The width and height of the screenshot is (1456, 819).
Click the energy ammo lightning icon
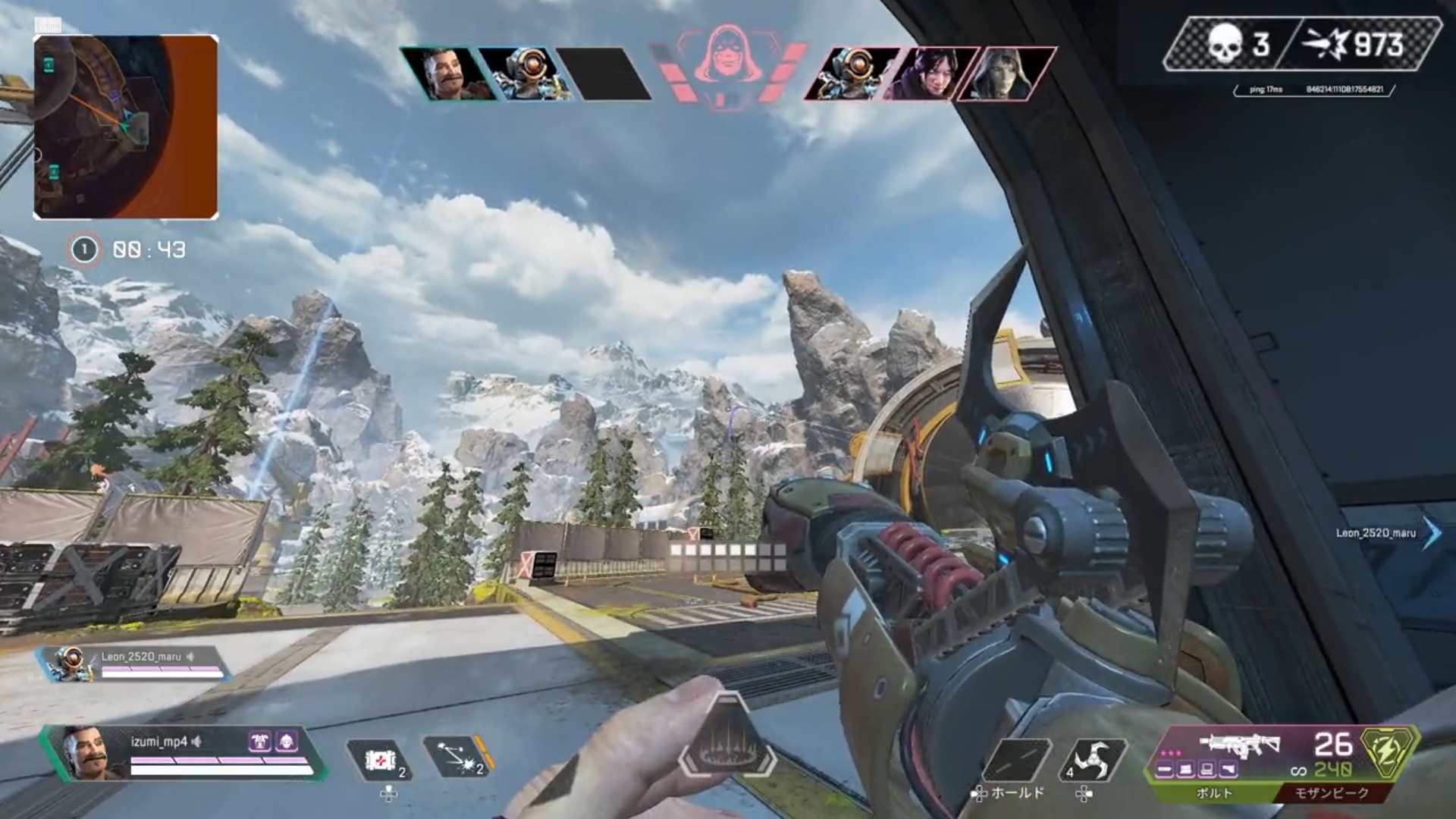pos(1389,749)
